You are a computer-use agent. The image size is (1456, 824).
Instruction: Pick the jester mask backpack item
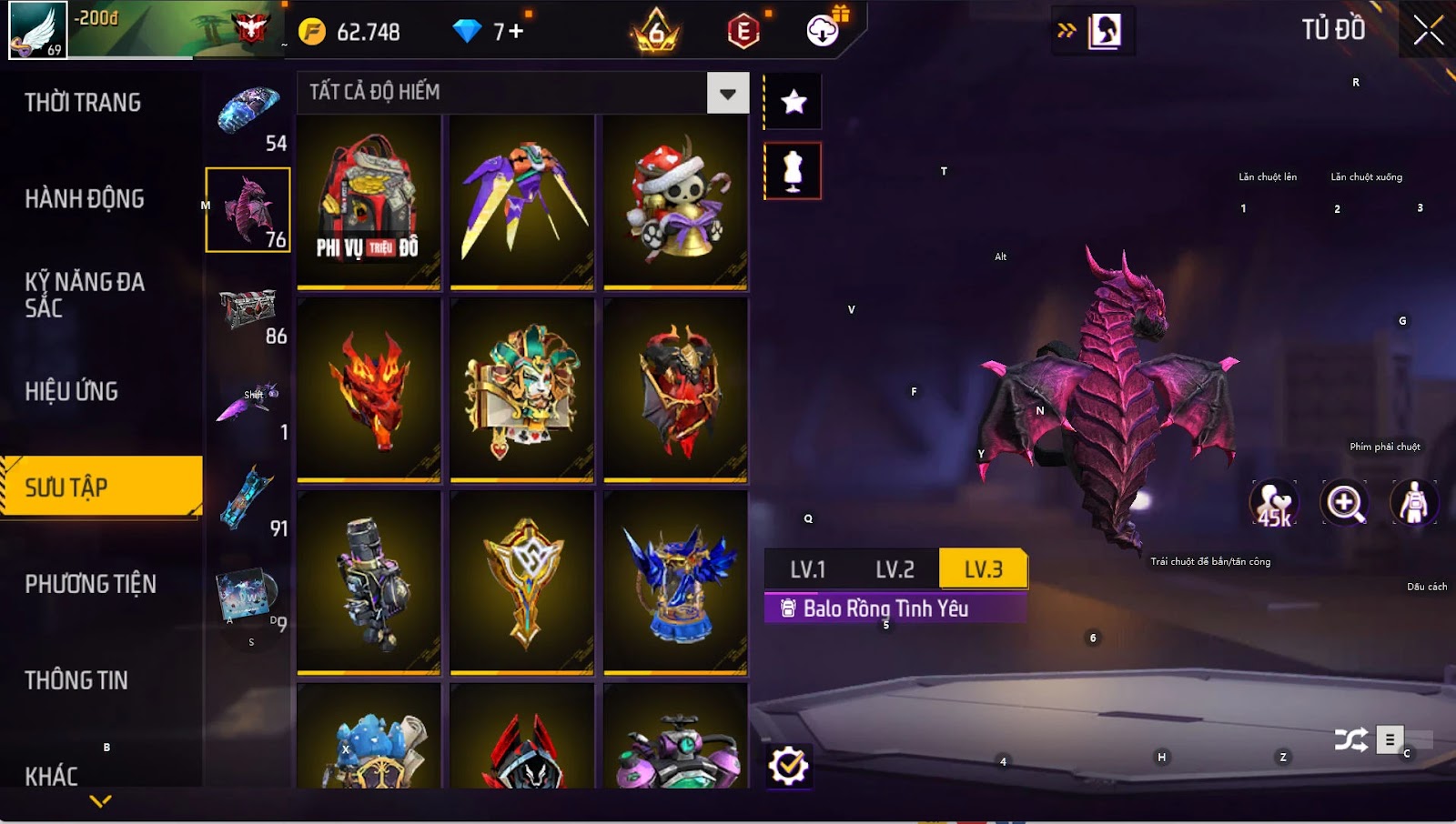tap(521, 389)
